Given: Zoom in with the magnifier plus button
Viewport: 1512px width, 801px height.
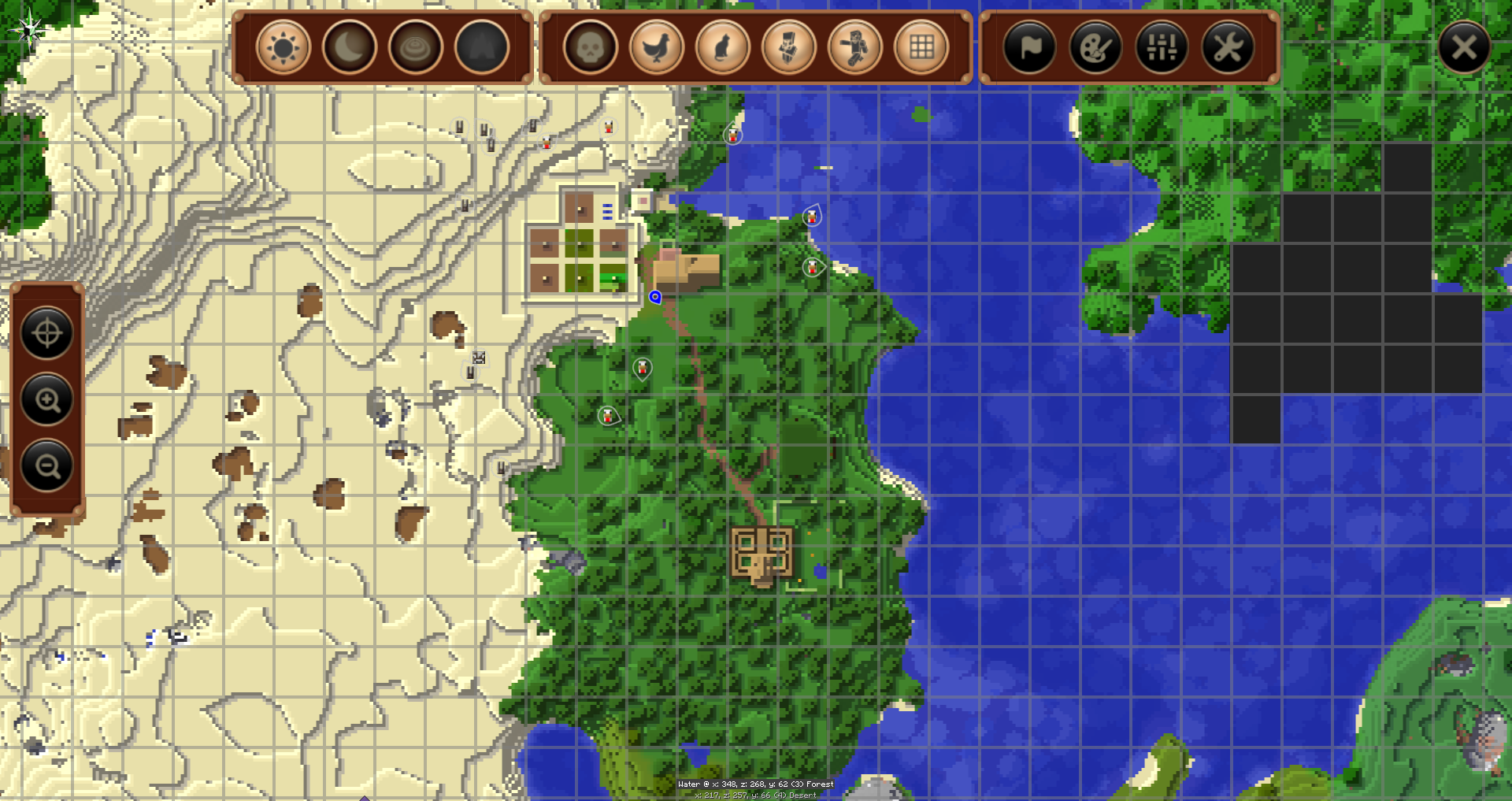Looking at the screenshot, I should pos(46,400).
